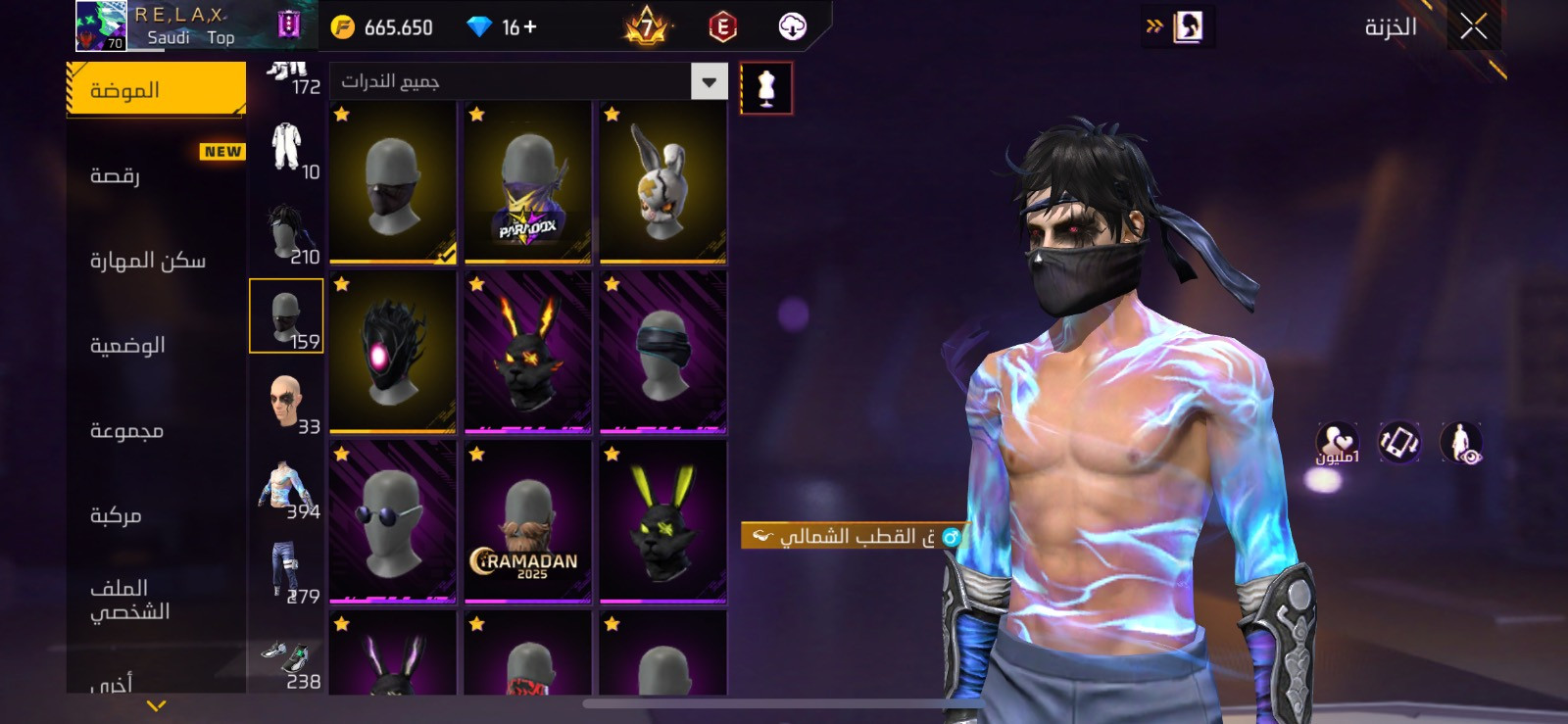
Task: Add diamonds with the plus button
Action: [530, 27]
